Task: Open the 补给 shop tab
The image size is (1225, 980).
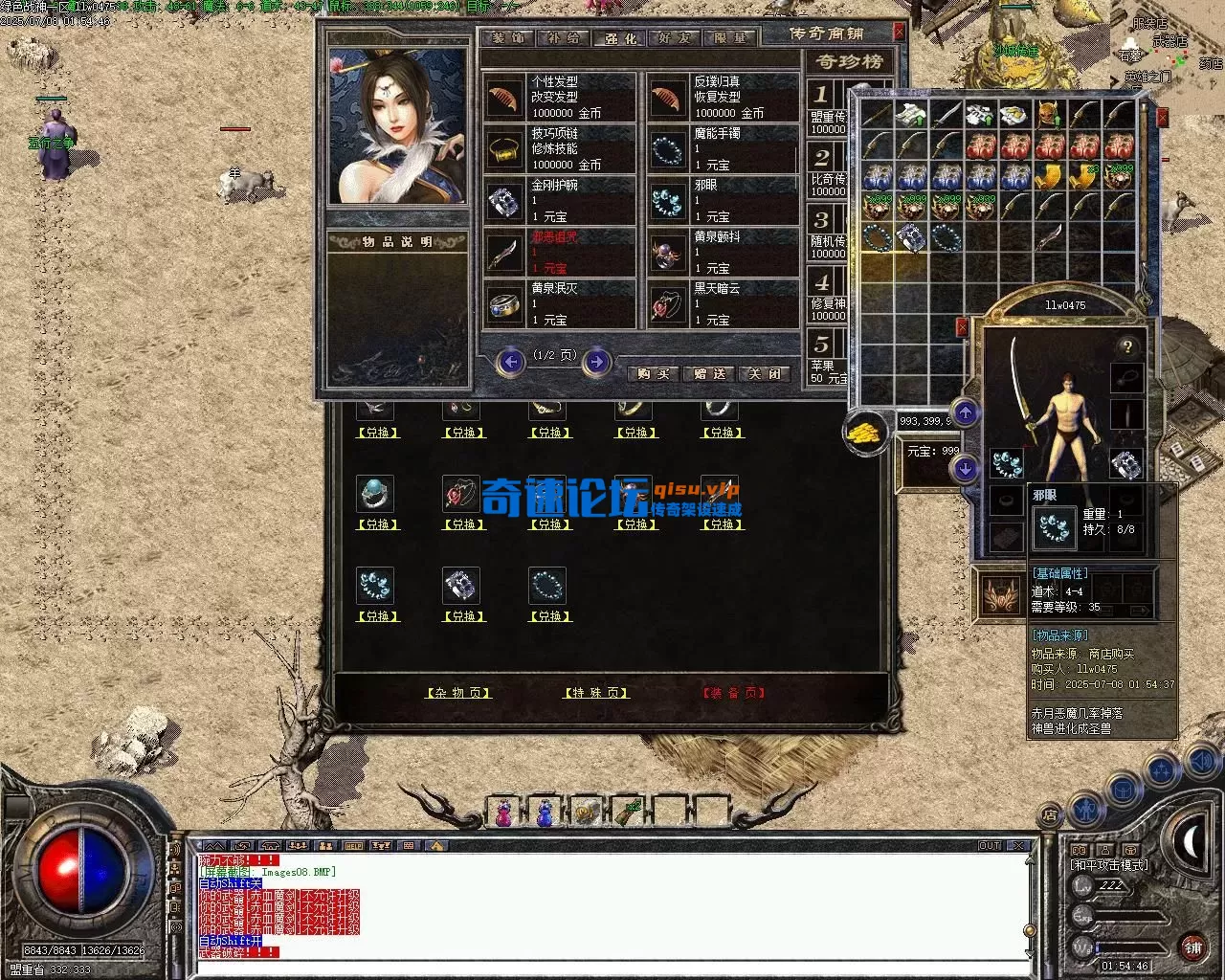Action: (x=565, y=38)
